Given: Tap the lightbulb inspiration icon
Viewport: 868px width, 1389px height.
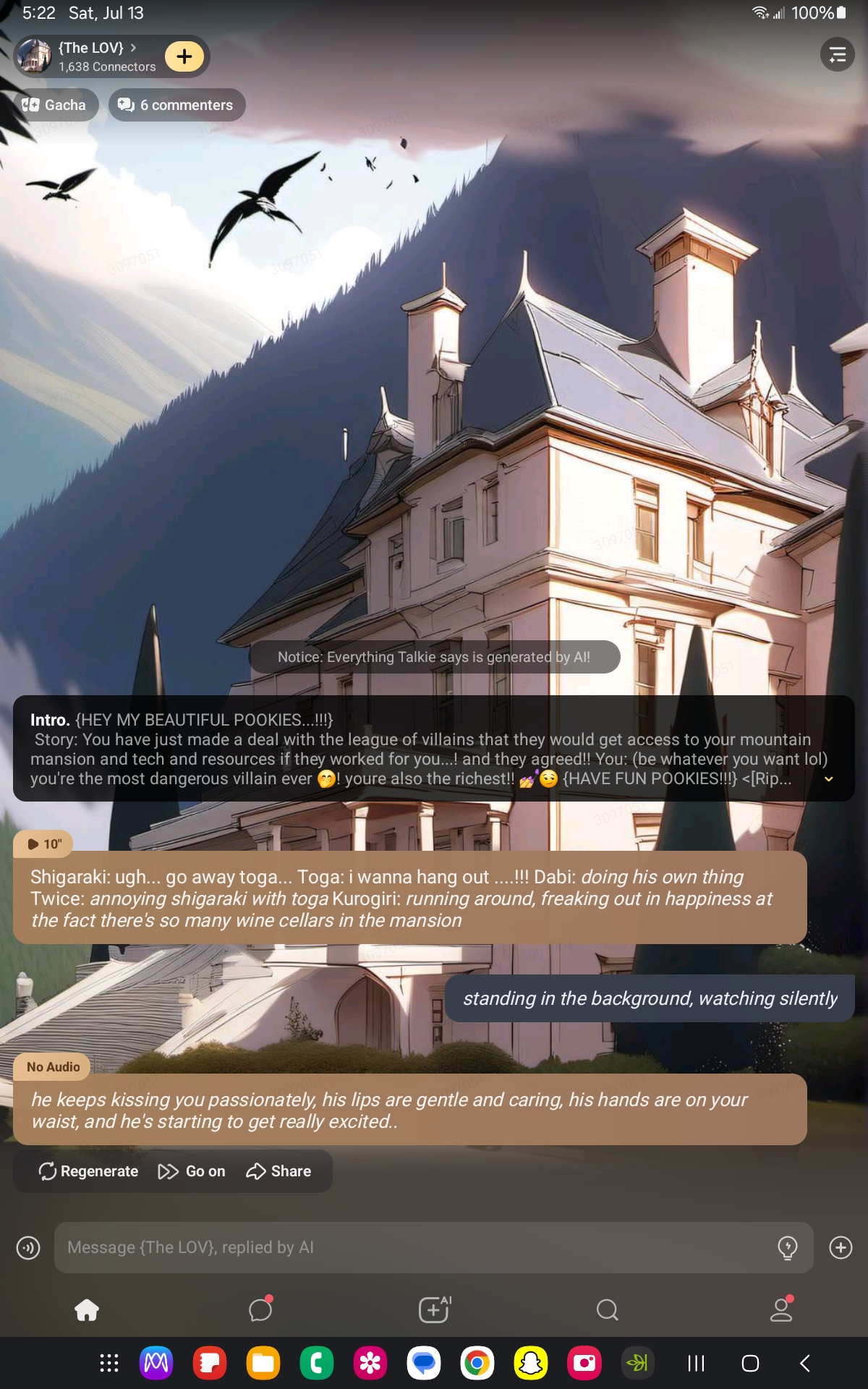Looking at the screenshot, I should [787, 1247].
